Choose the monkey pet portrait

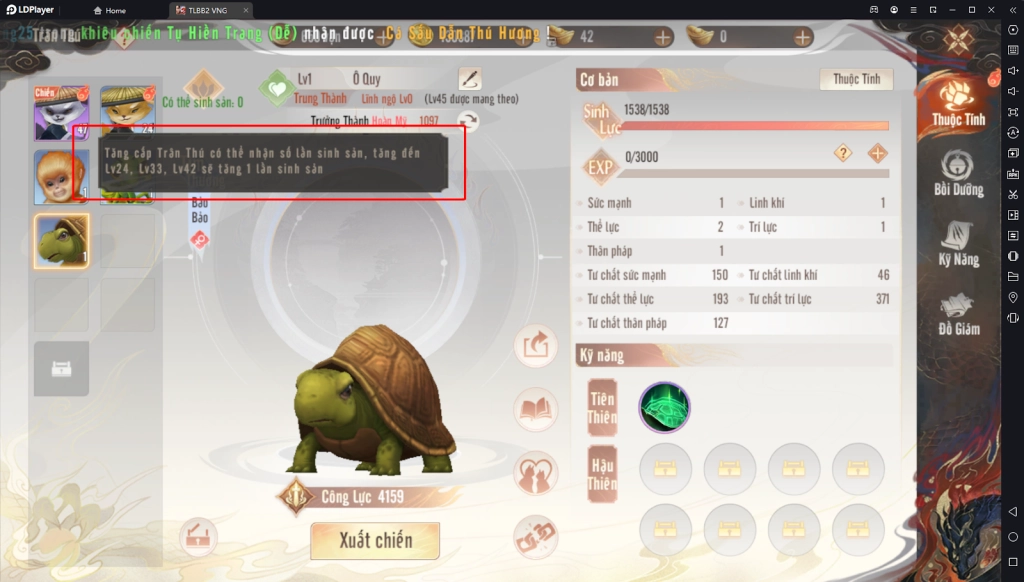point(62,177)
